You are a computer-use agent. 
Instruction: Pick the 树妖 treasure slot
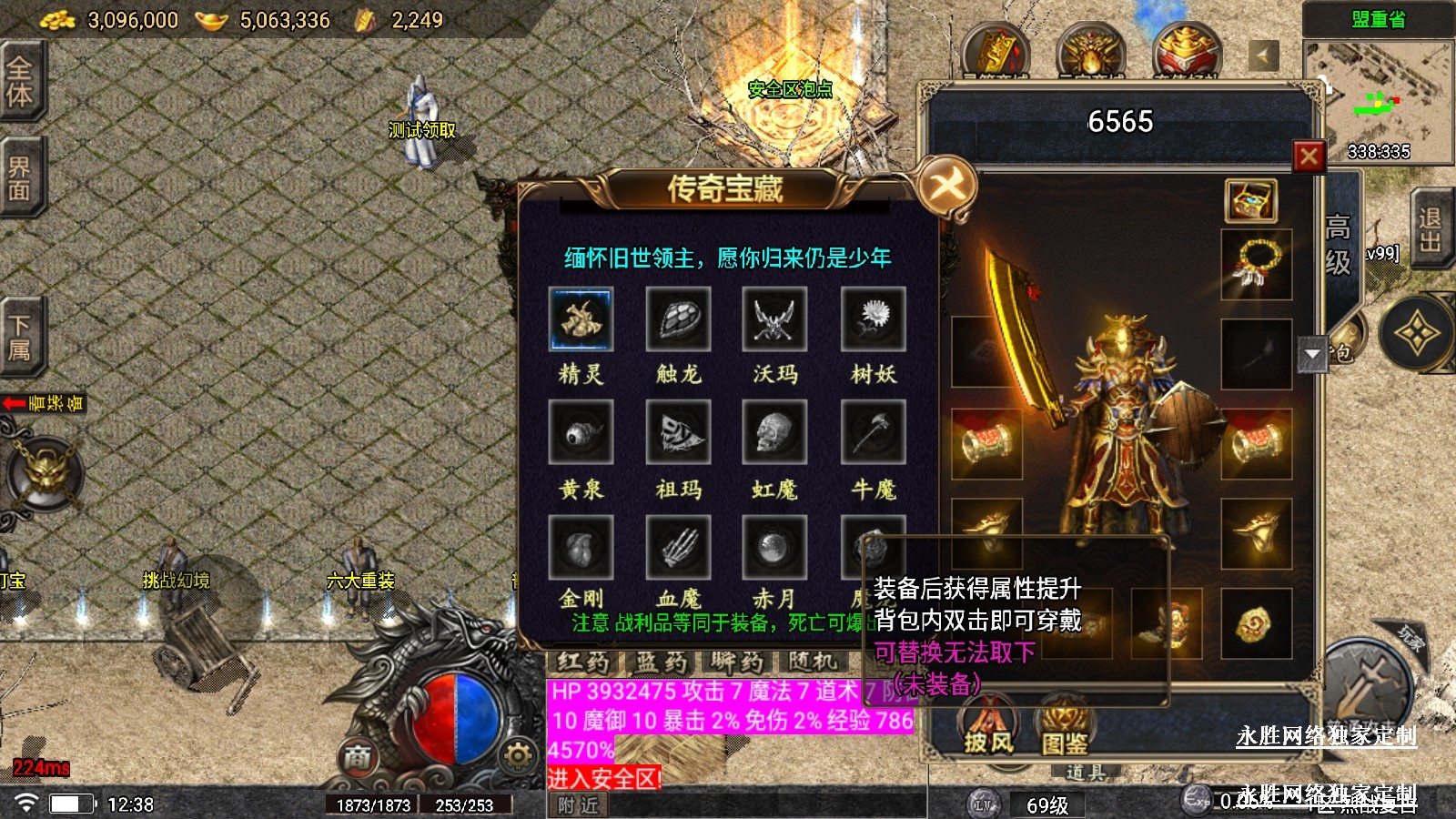point(873,319)
